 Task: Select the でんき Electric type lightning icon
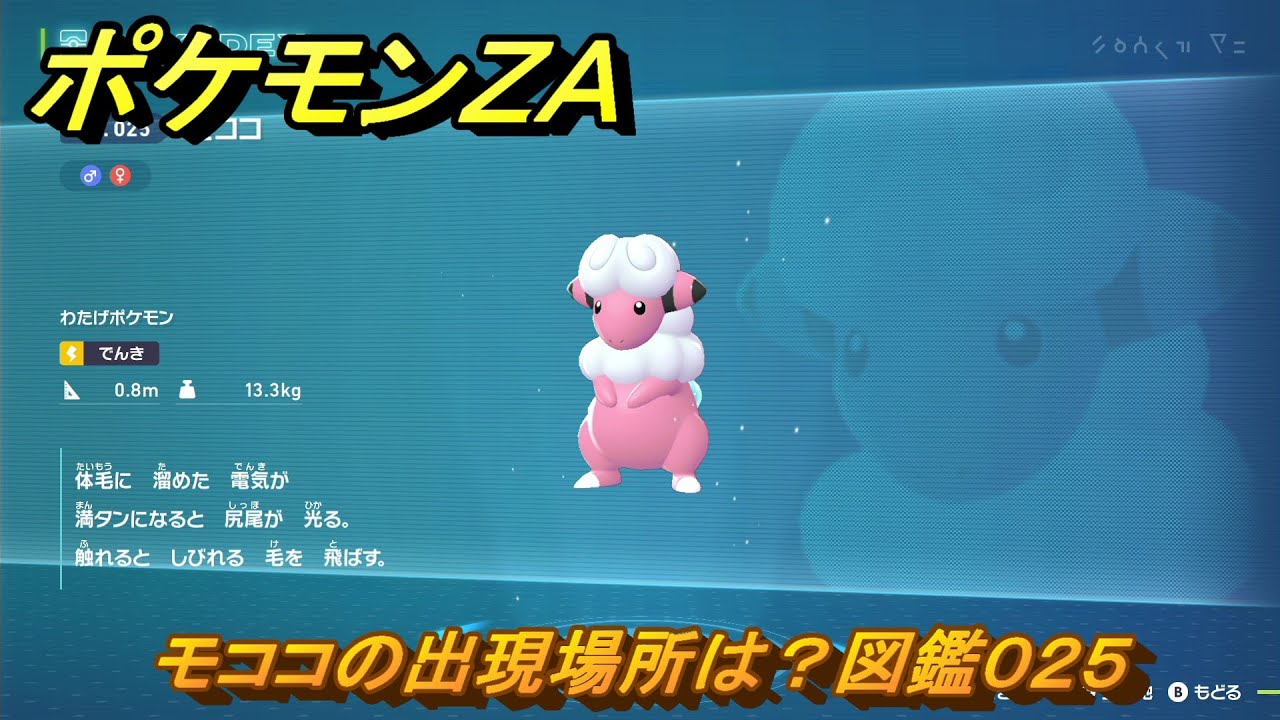71,354
